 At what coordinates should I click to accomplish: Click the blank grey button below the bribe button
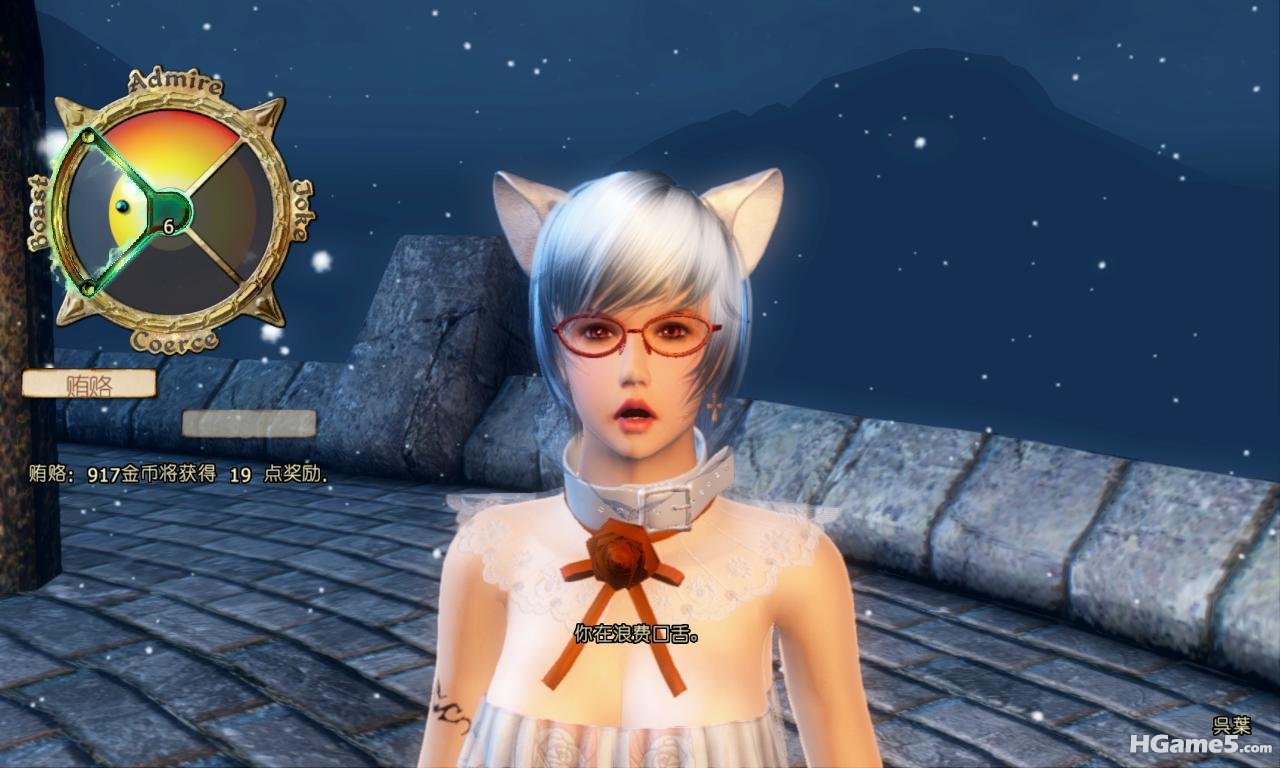(249, 423)
